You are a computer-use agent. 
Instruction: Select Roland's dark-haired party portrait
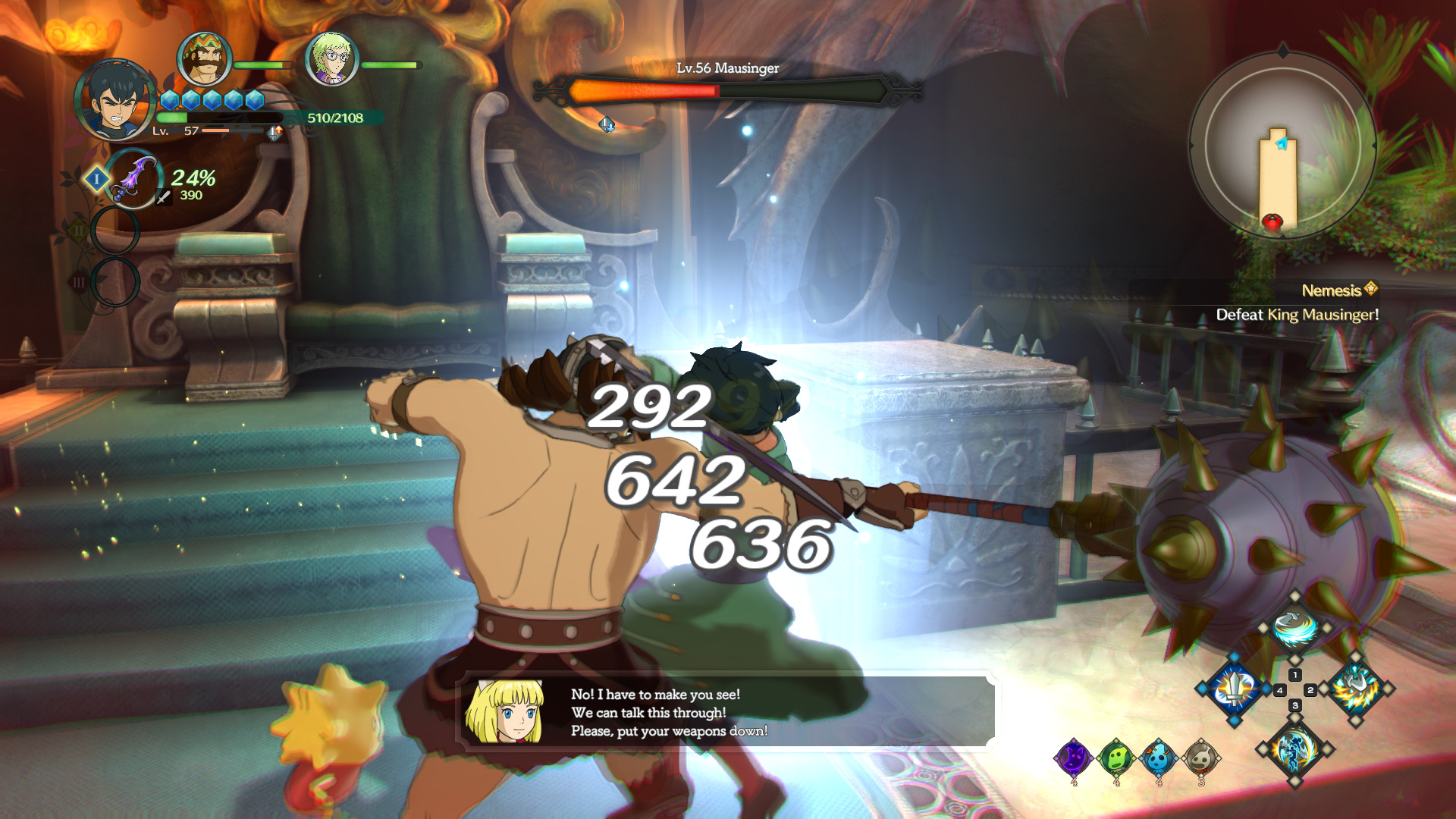pyautogui.click(x=115, y=101)
